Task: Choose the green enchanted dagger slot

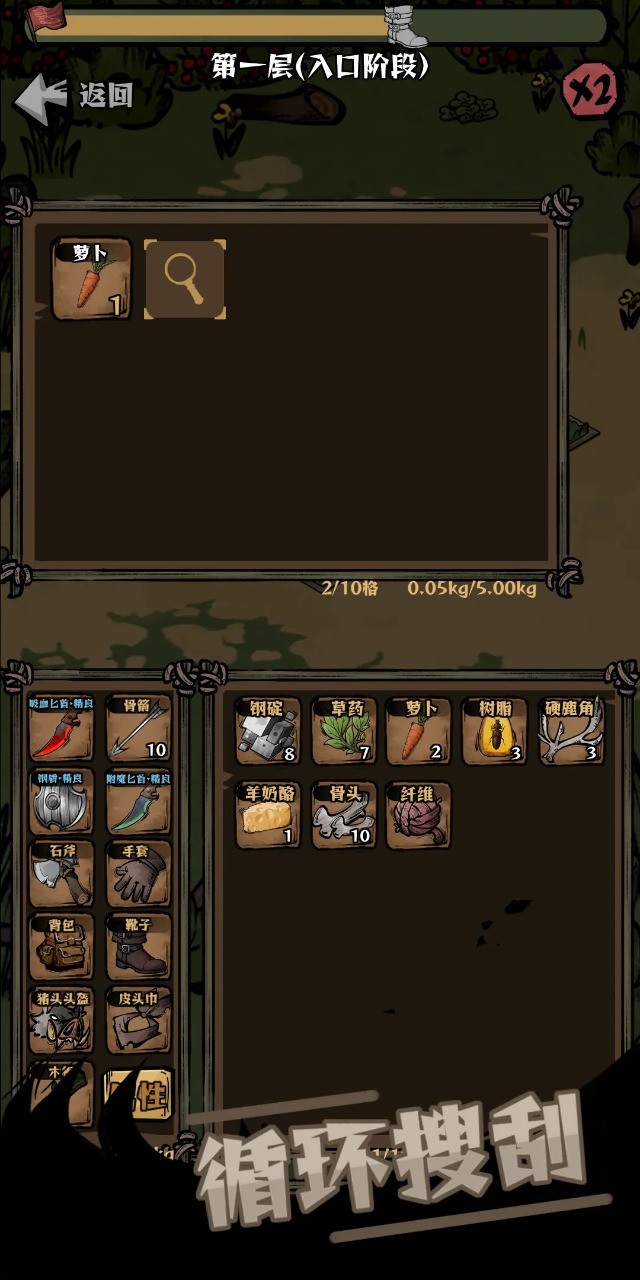Action: [x=138, y=801]
